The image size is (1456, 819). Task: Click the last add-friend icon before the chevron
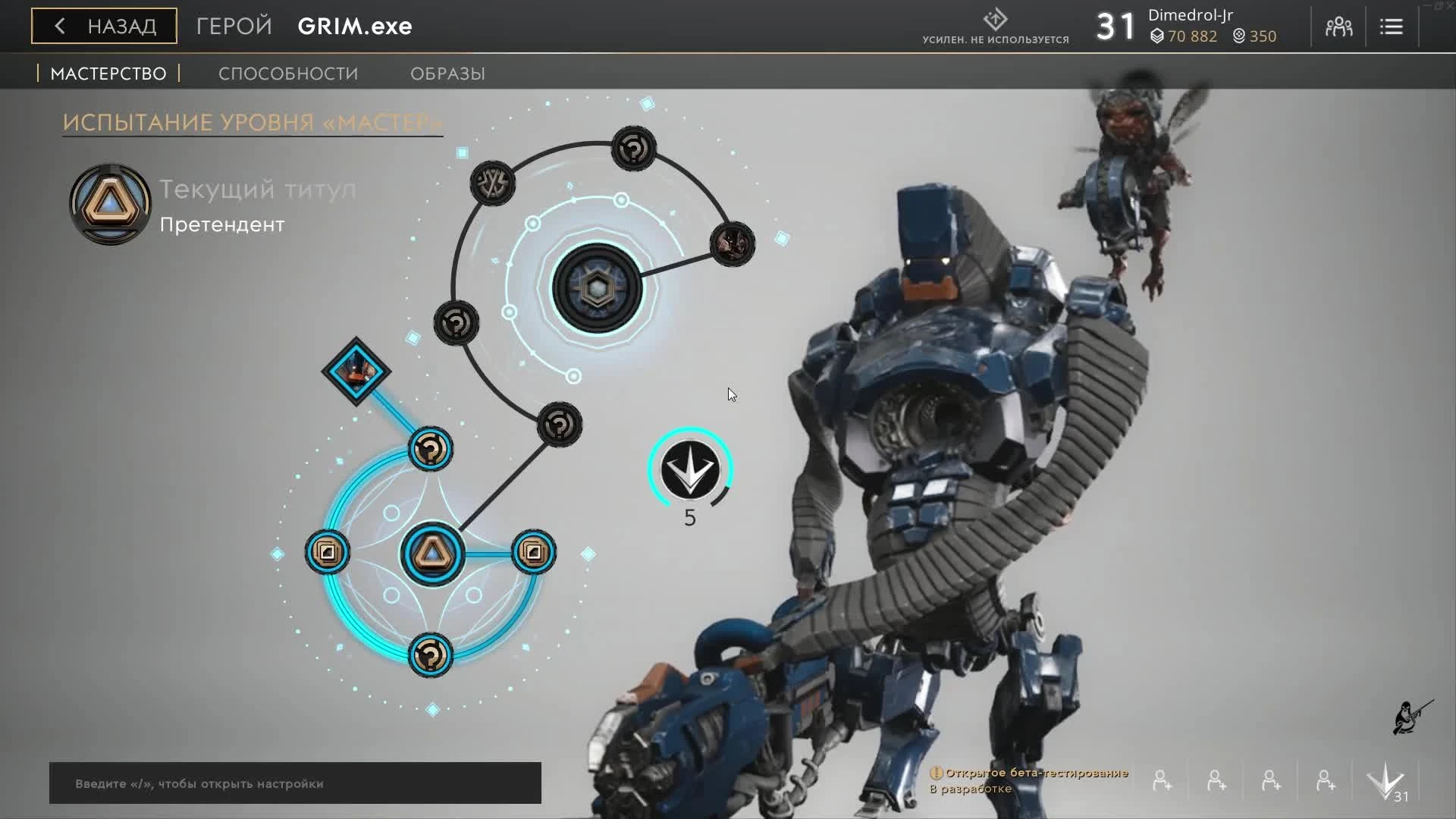(x=1323, y=780)
